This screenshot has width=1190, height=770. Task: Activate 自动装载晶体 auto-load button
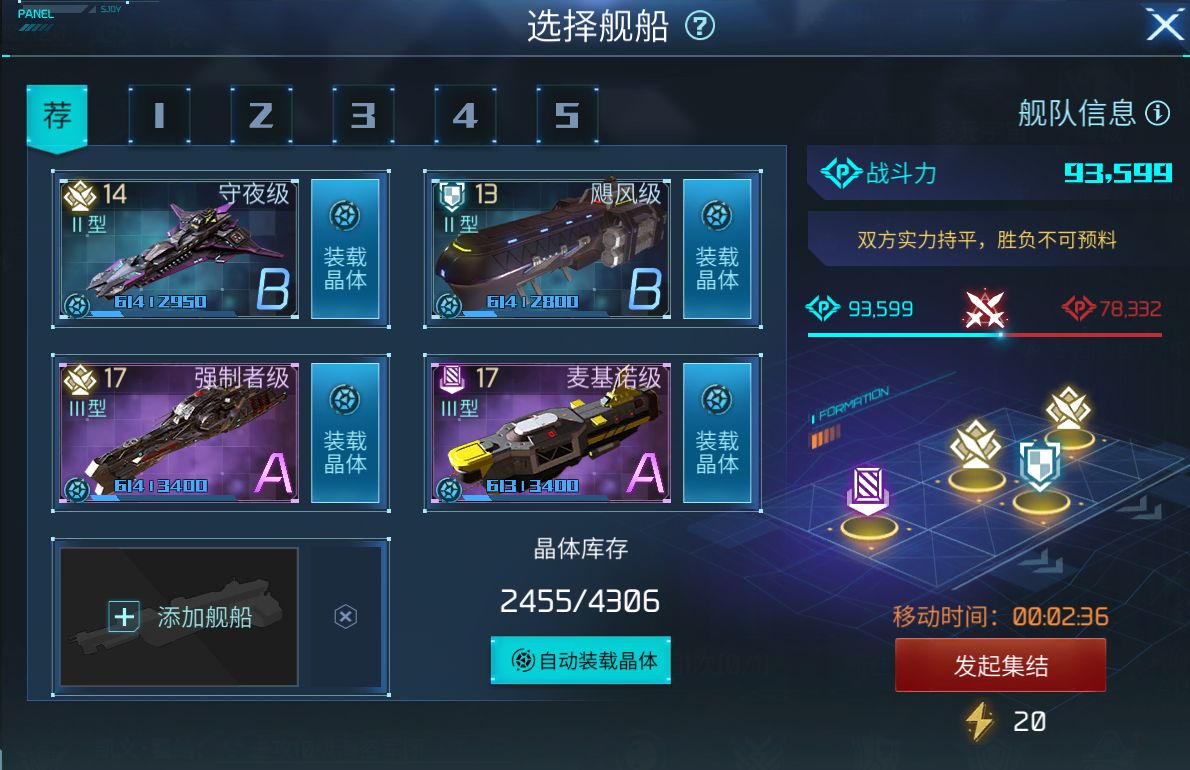click(x=581, y=660)
